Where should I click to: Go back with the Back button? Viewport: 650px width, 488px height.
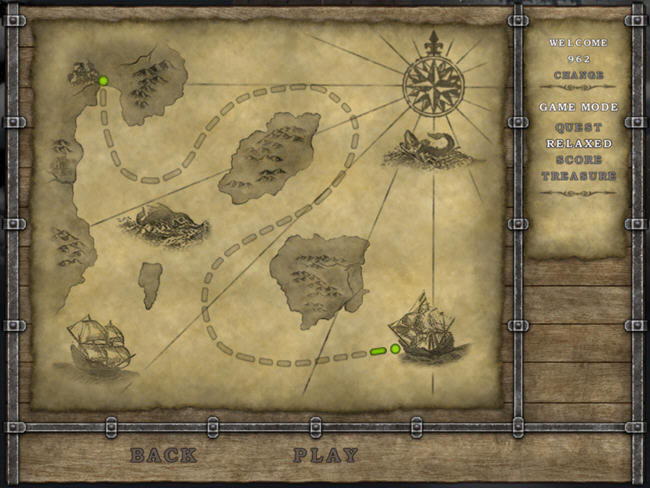(163, 455)
